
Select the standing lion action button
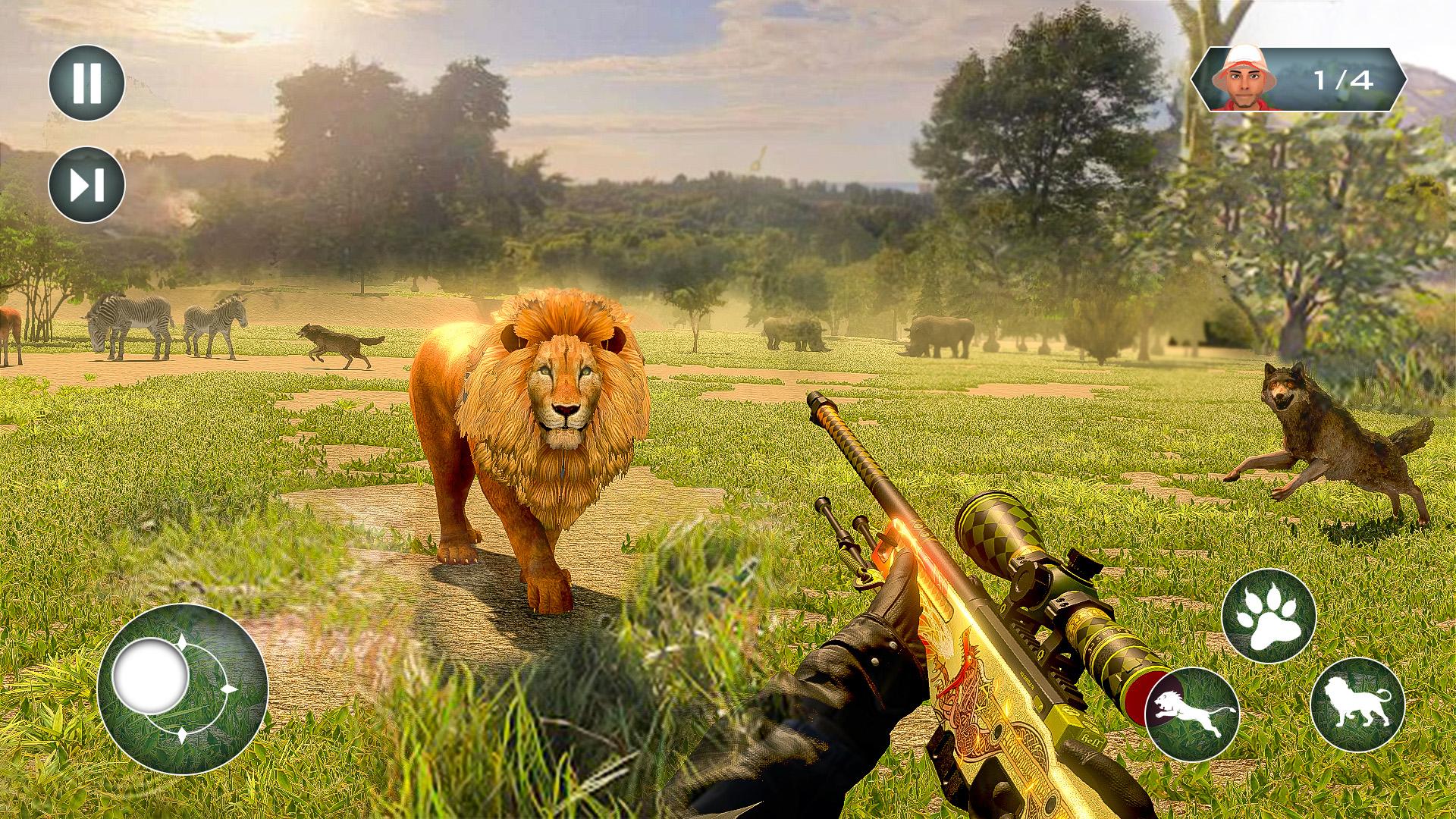[x=1357, y=704]
